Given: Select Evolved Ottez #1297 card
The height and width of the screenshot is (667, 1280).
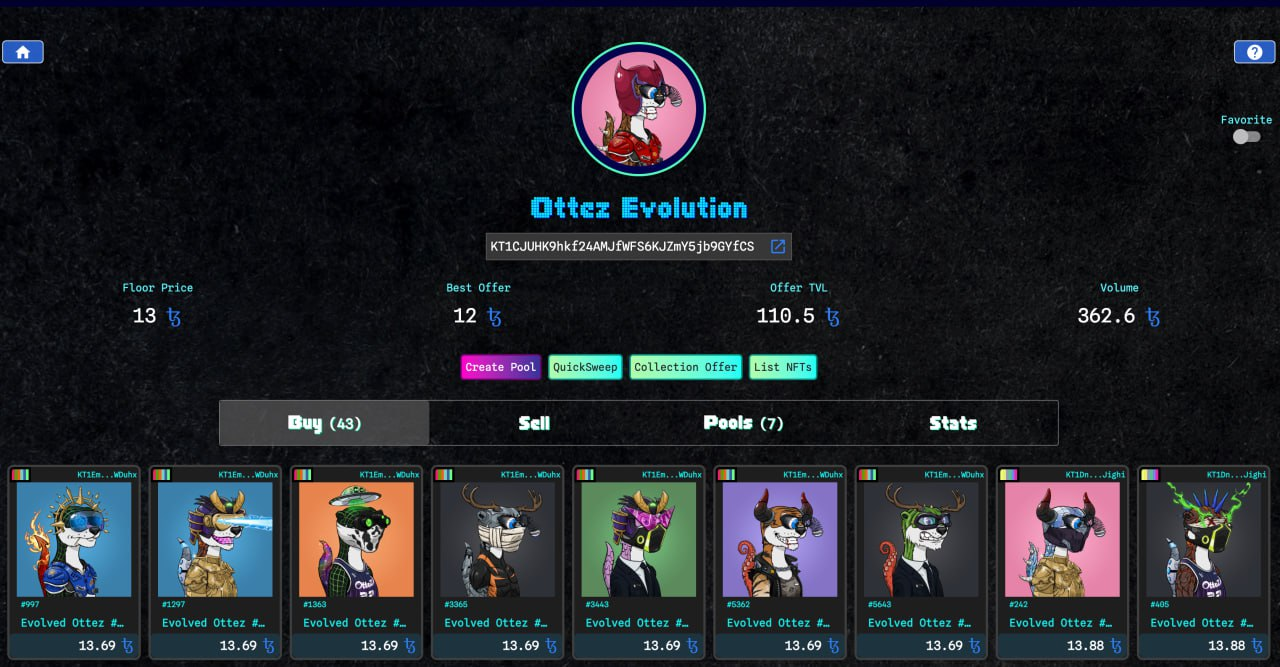Looking at the screenshot, I should click(215, 540).
